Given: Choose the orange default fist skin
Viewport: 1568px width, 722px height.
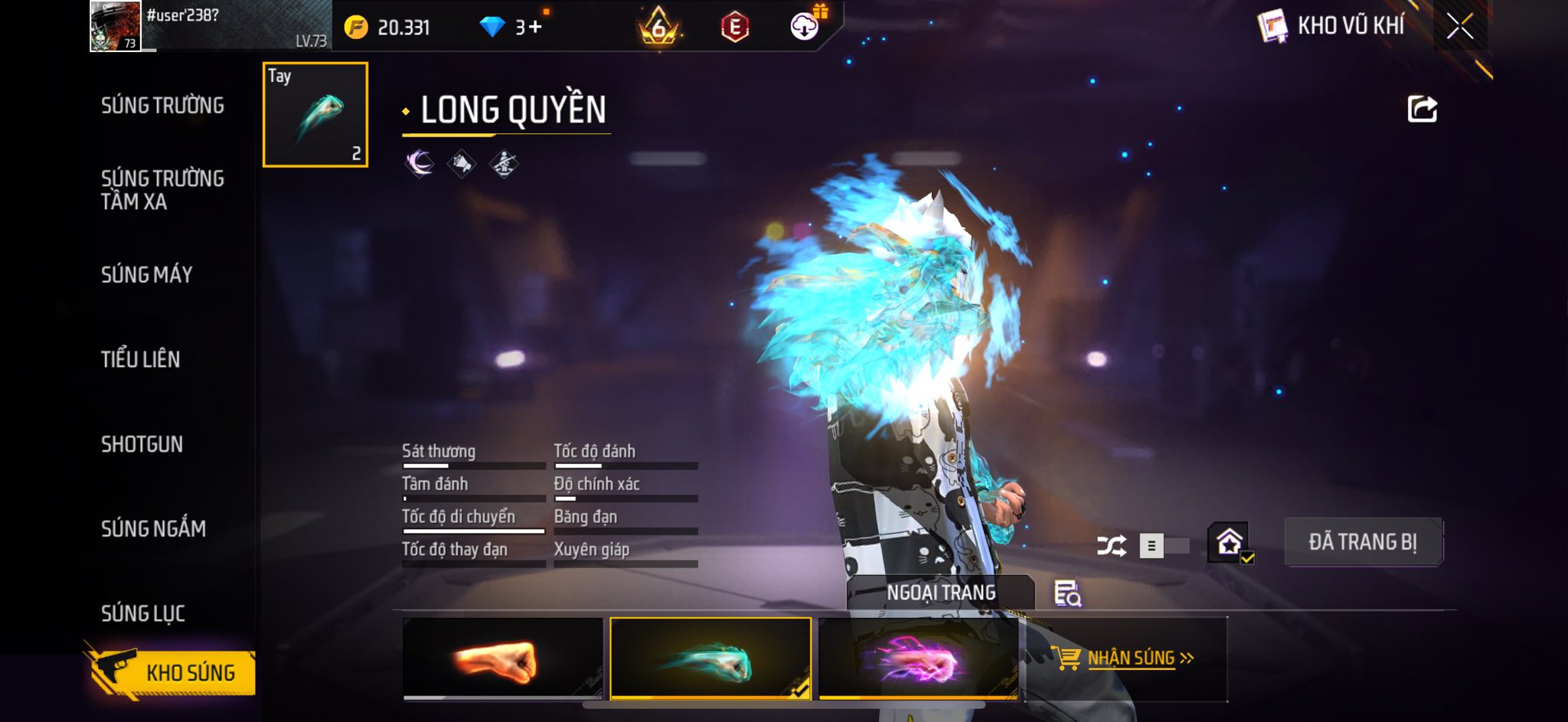Looking at the screenshot, I should point(502,658).
